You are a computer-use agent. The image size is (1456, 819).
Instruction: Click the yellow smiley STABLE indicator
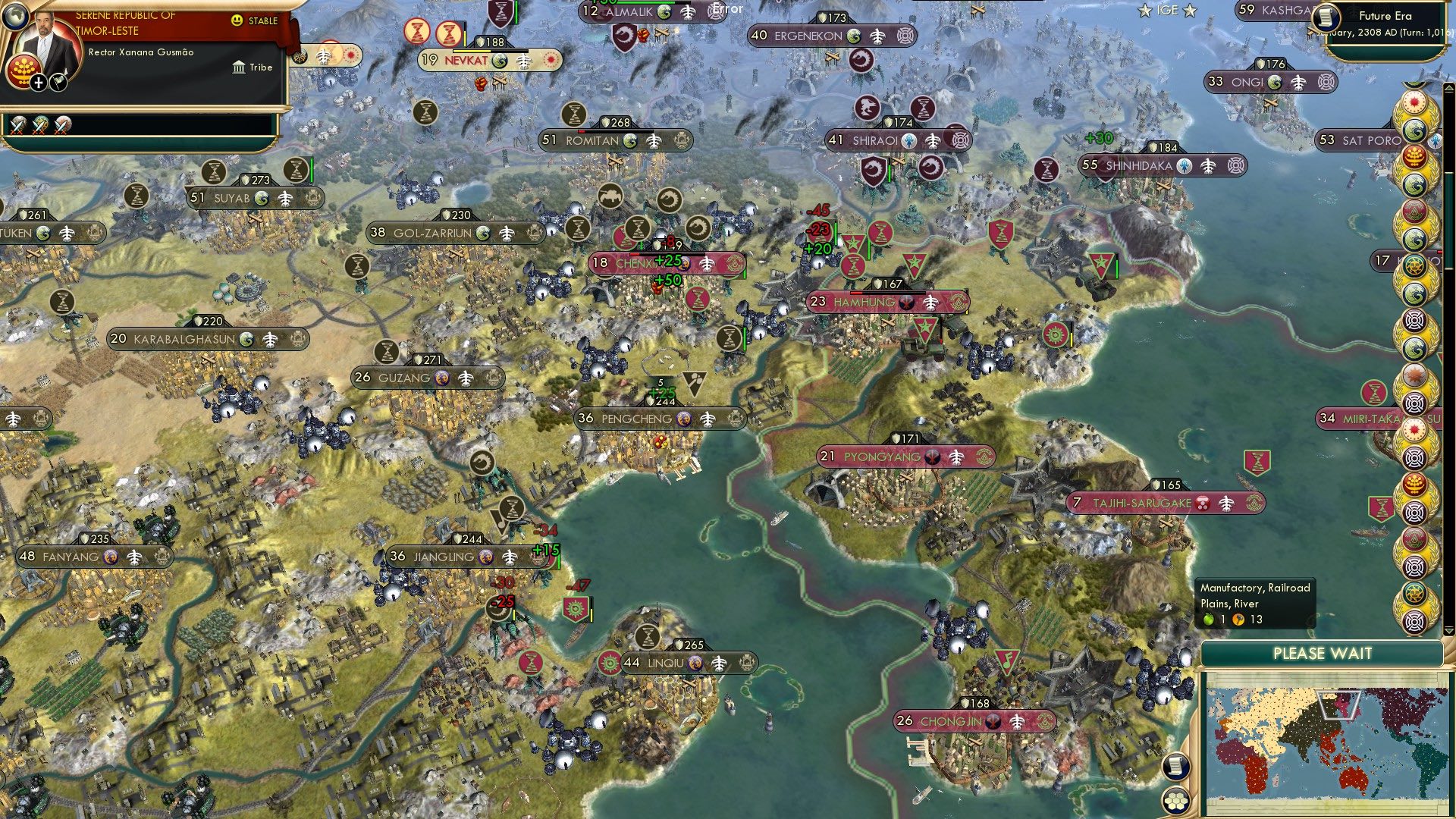coord(237,20)
